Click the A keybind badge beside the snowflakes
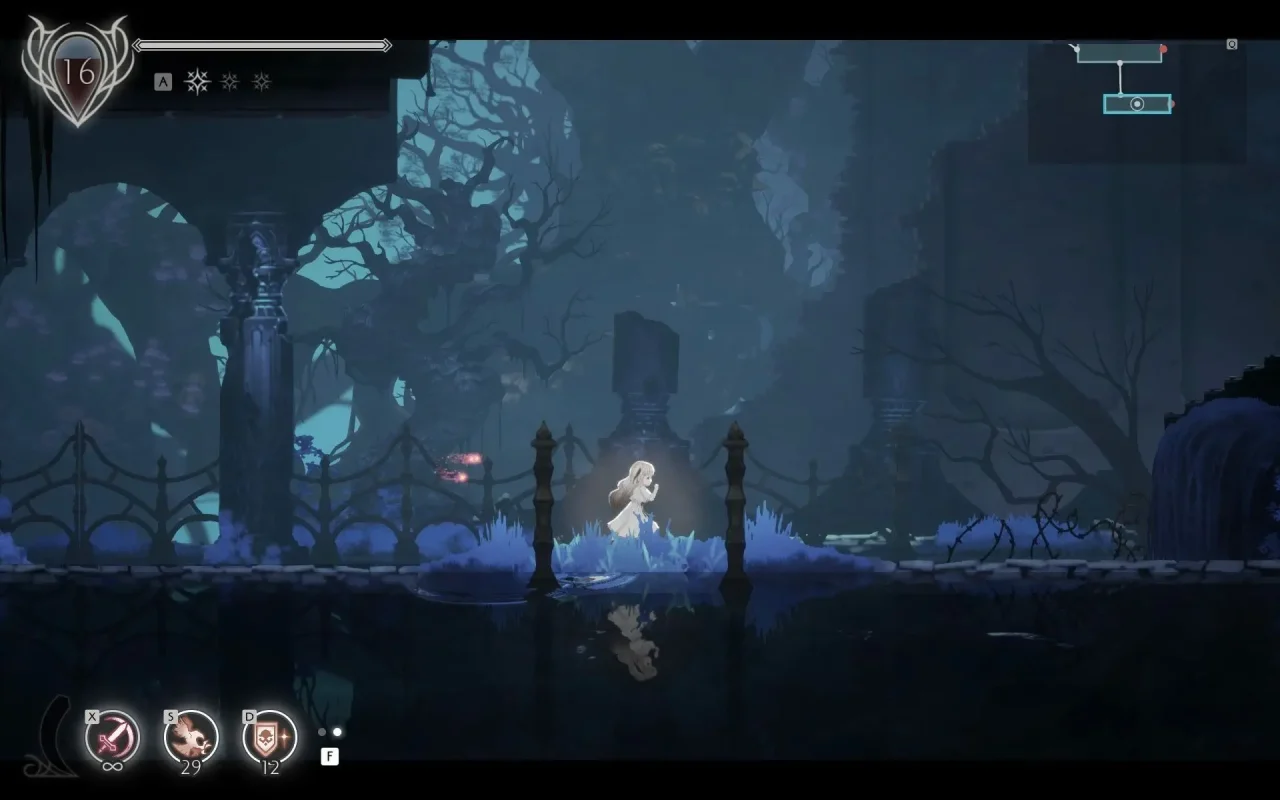 163,80
